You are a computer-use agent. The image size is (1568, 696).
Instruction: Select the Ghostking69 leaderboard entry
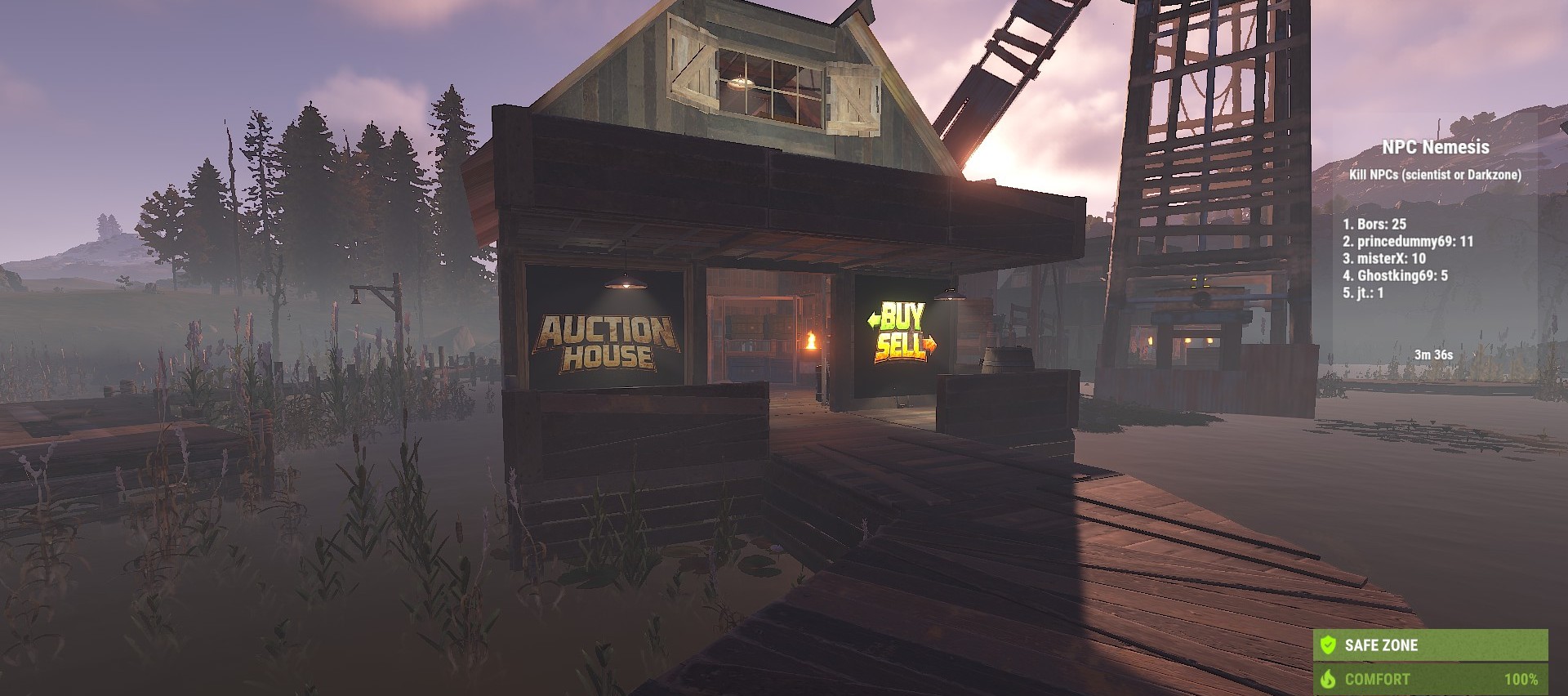1395,275
